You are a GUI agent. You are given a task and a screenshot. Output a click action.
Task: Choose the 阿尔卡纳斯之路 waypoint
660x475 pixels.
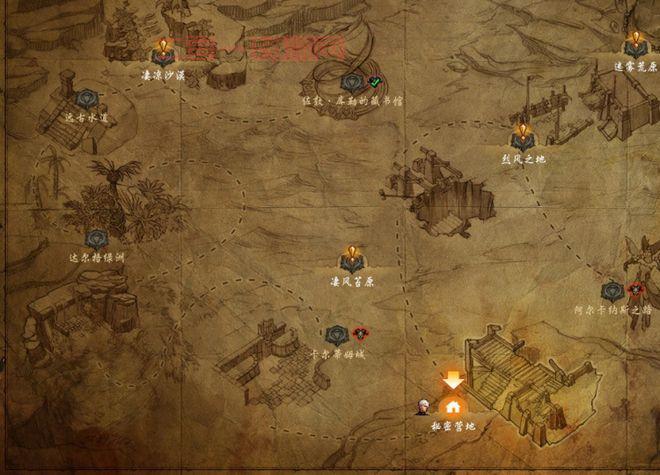coord(613,291)
